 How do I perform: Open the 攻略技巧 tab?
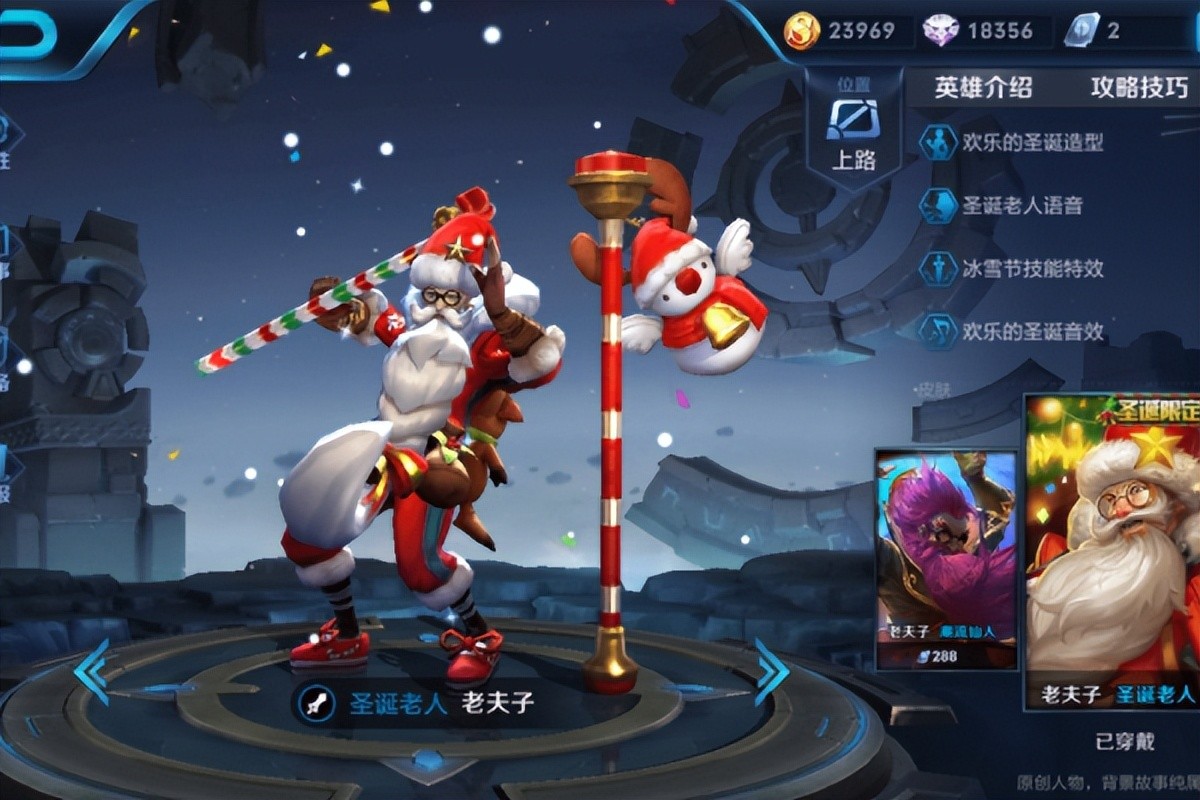pos(1139,88)
